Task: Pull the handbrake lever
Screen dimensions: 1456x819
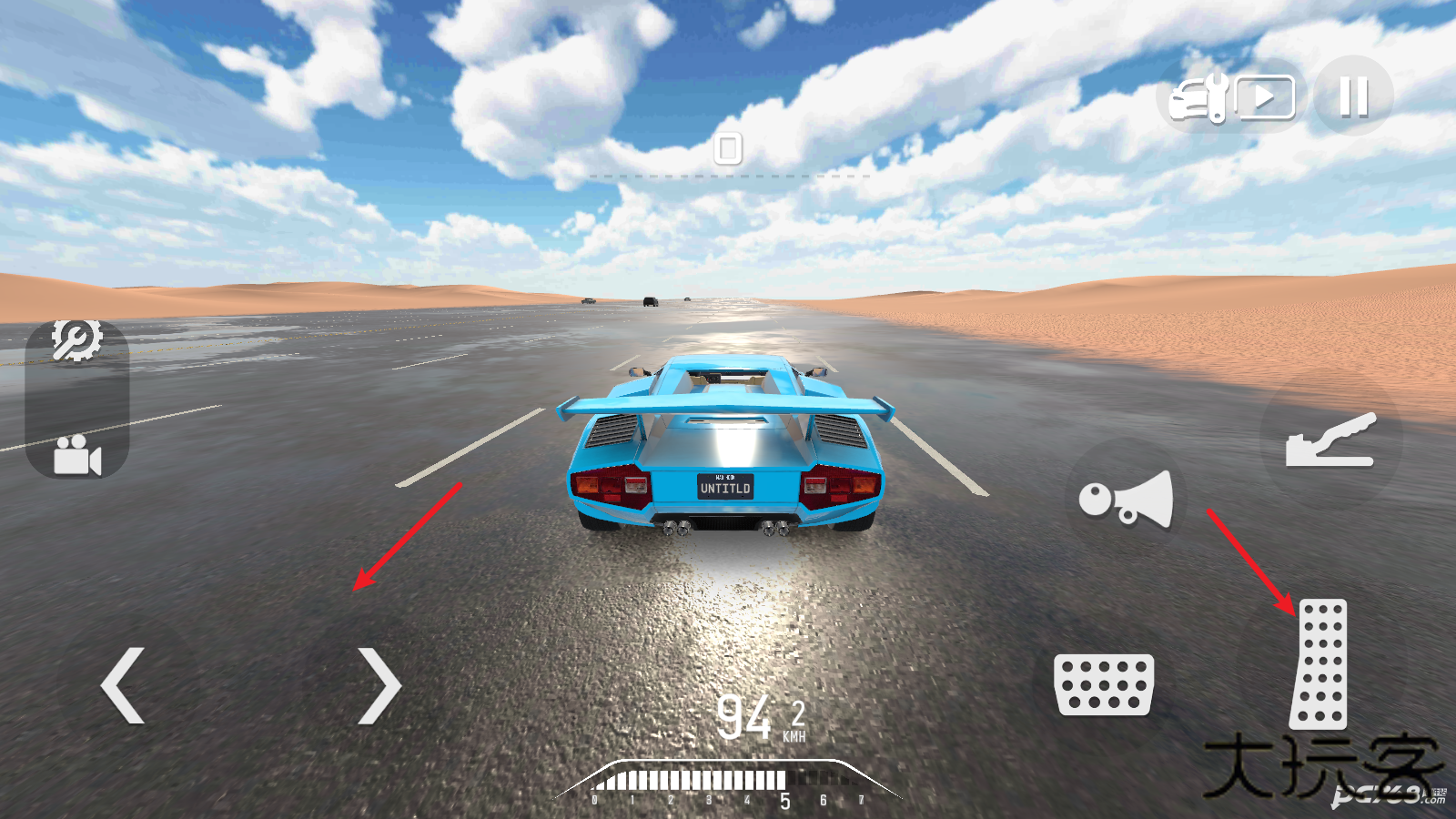Action: pos(1330,440)
